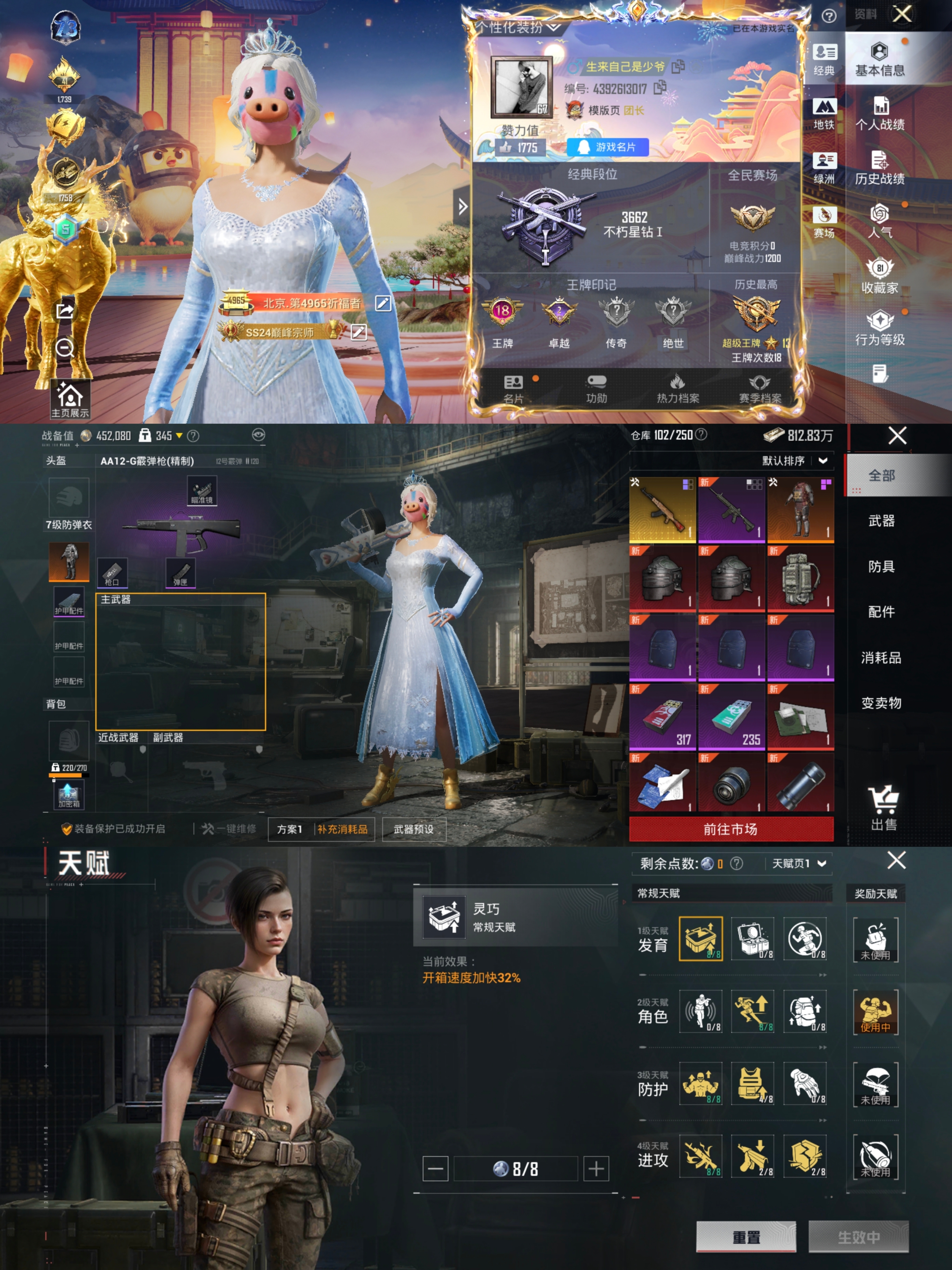Open the 默认排序 sort dropdown

(x=794, y=460)
